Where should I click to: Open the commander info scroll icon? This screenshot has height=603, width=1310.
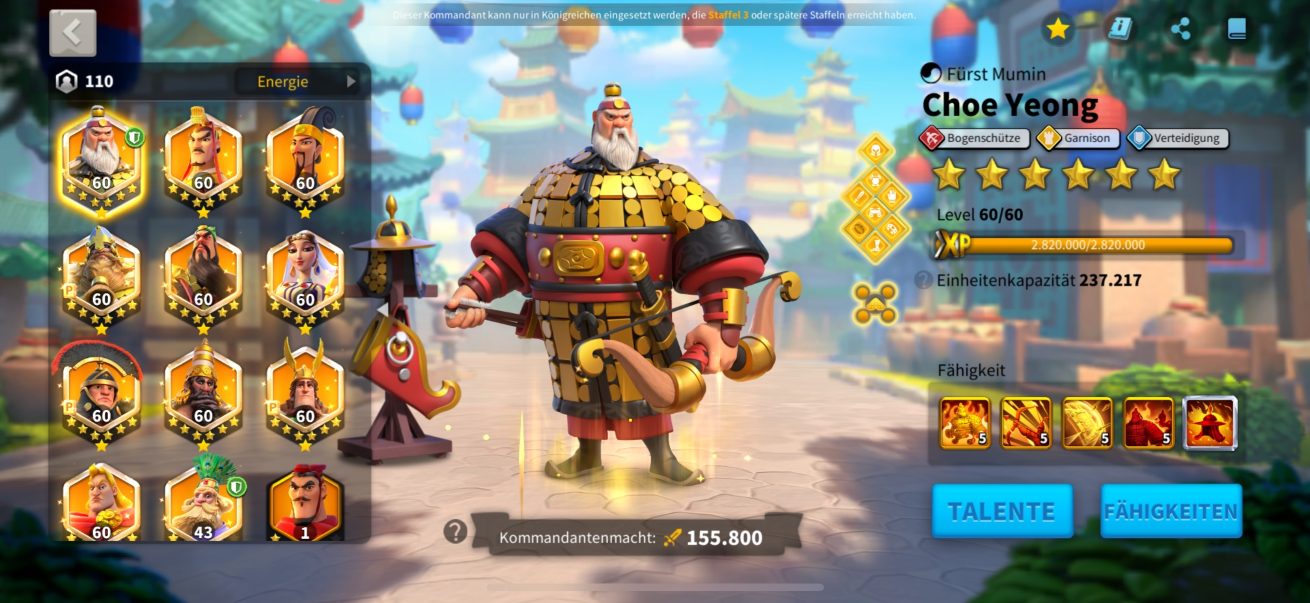(1119, 29)
